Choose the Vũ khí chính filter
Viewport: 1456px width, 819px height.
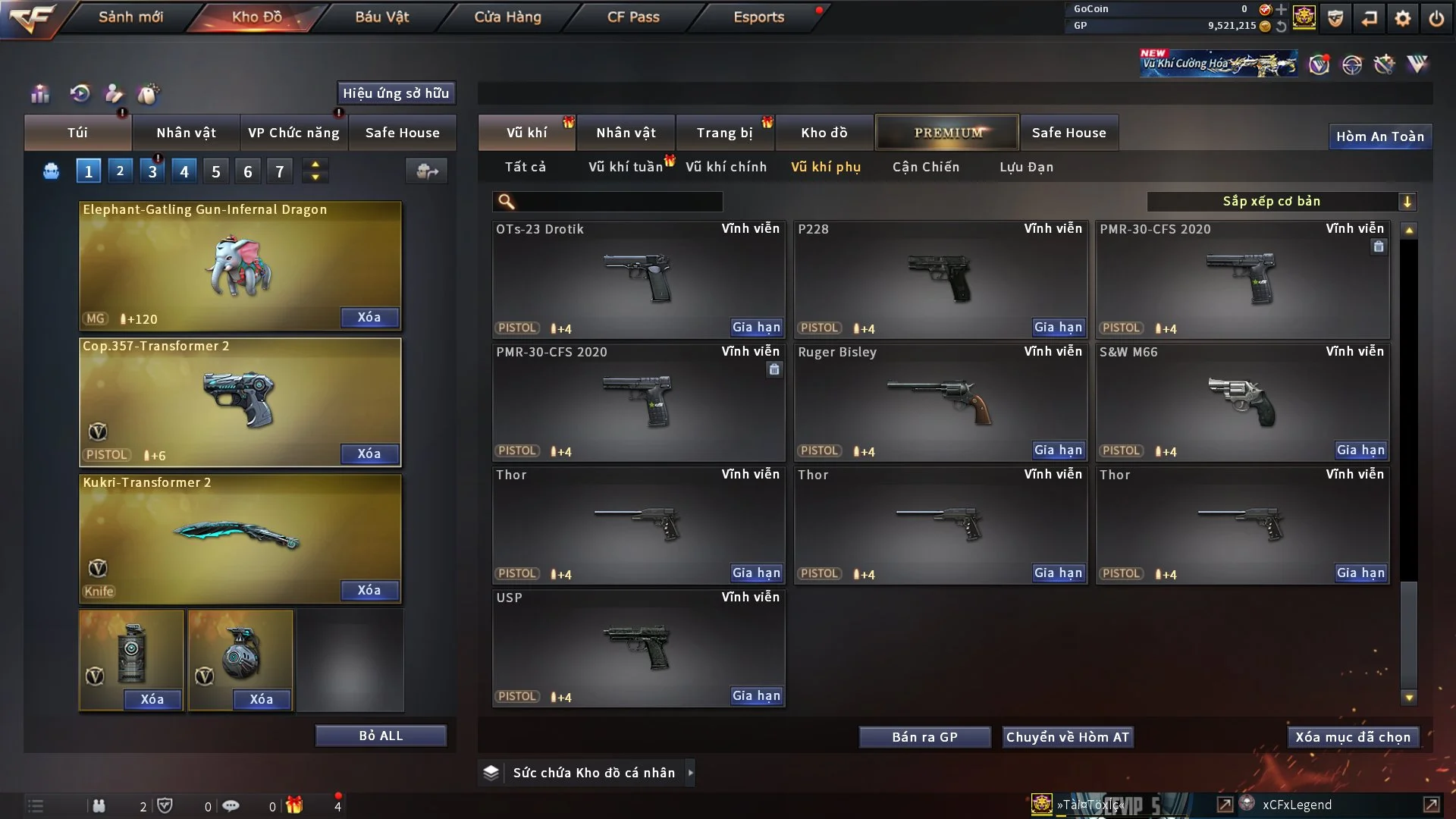coord(726,167)
